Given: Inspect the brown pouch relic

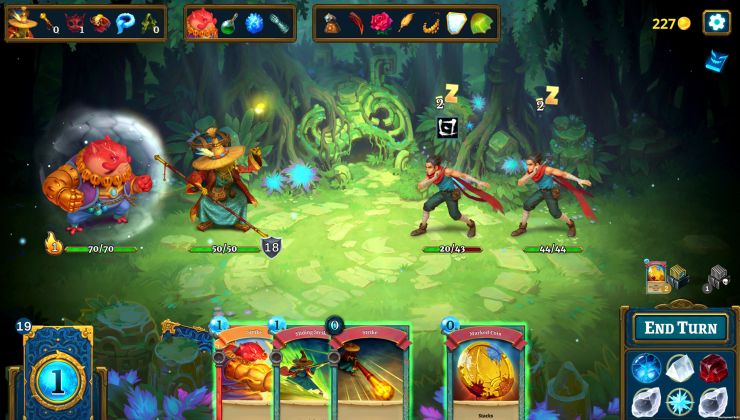Looking at the screenshot, I should 331,23.
